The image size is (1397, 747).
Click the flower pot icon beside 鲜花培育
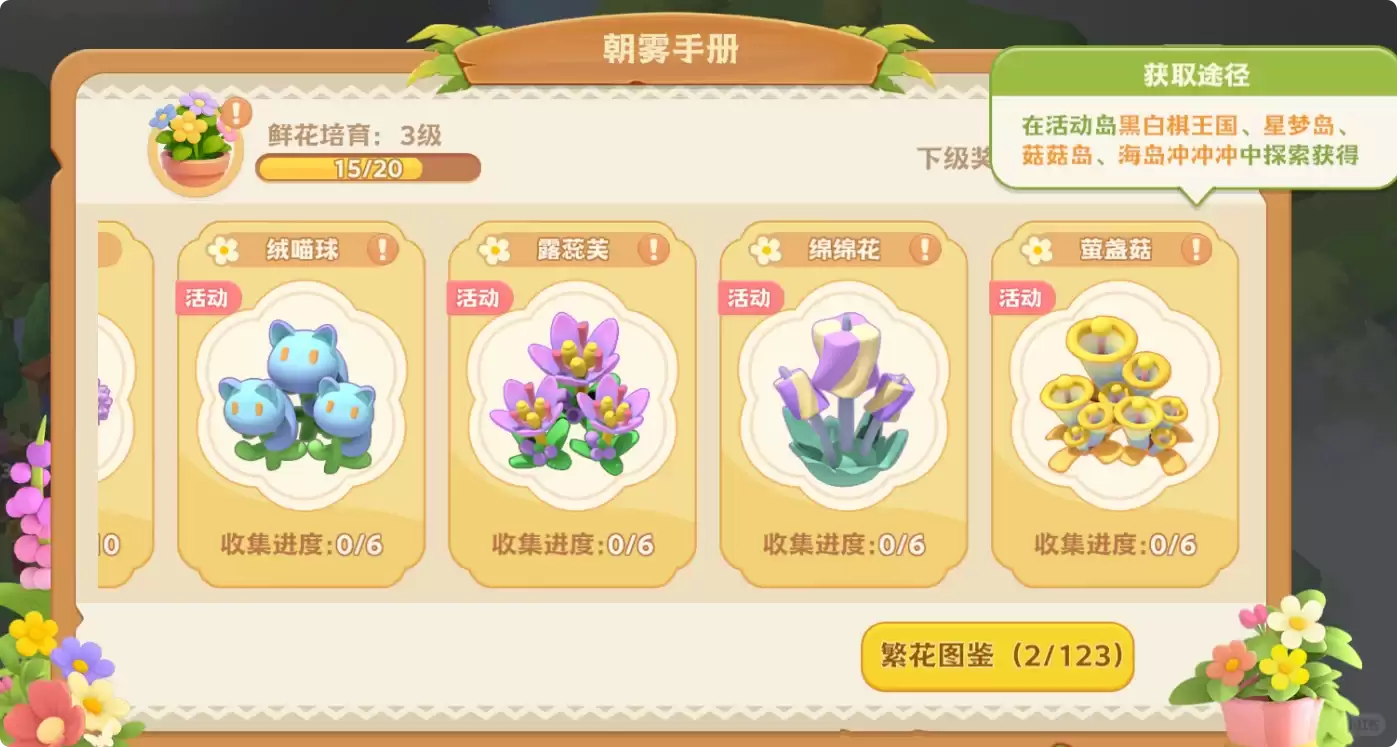[194, 148]
